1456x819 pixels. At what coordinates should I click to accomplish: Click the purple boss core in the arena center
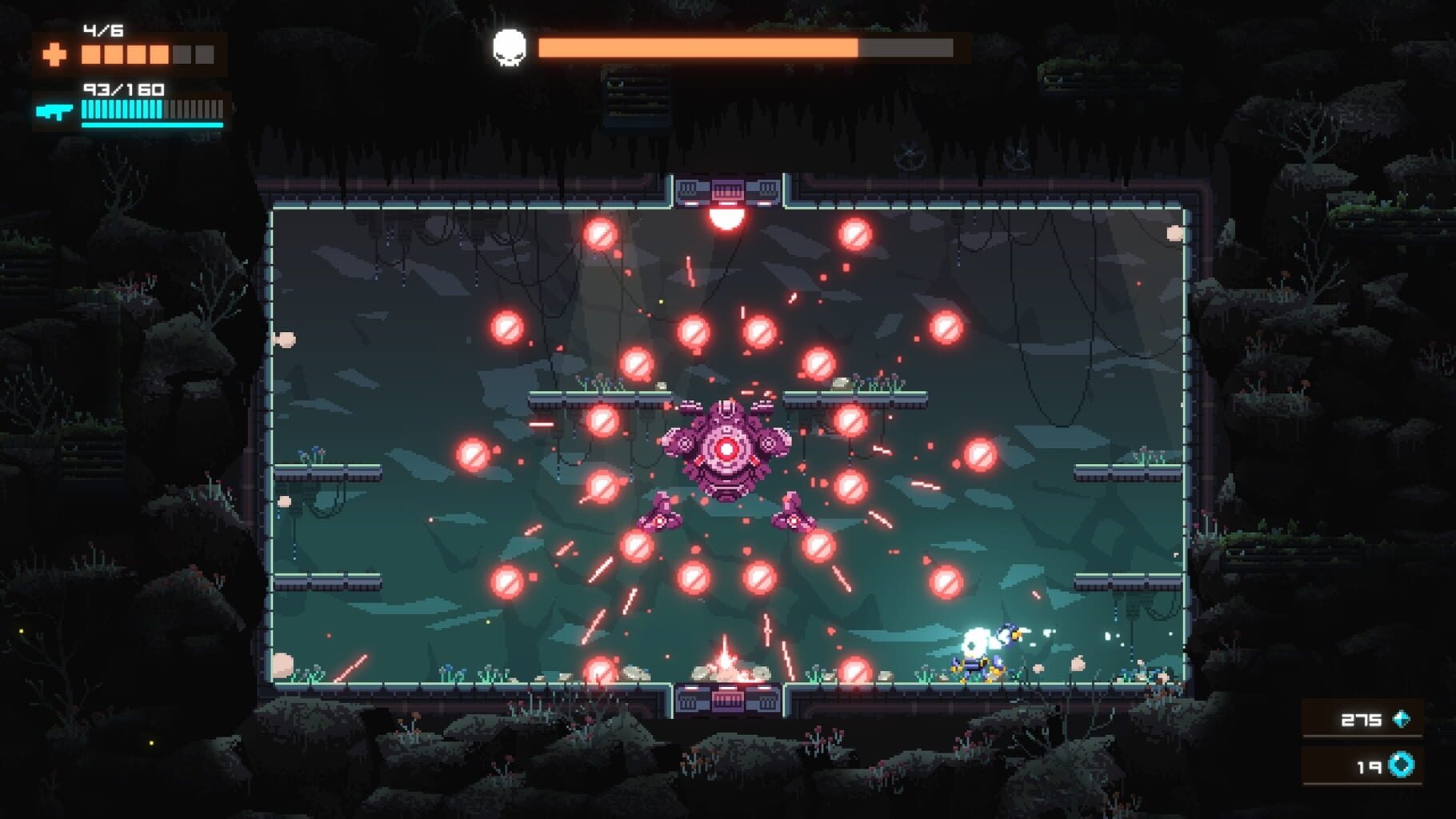coord(726,448)
